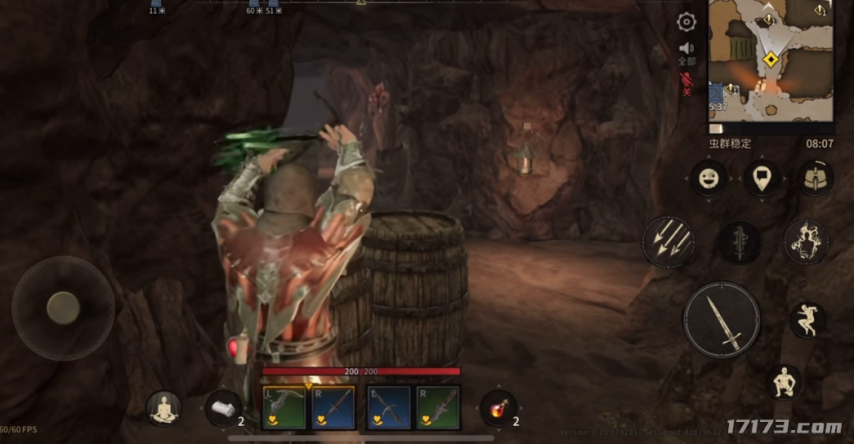Use the bandage item slot

pyautogui.click(x=222, y=407)
